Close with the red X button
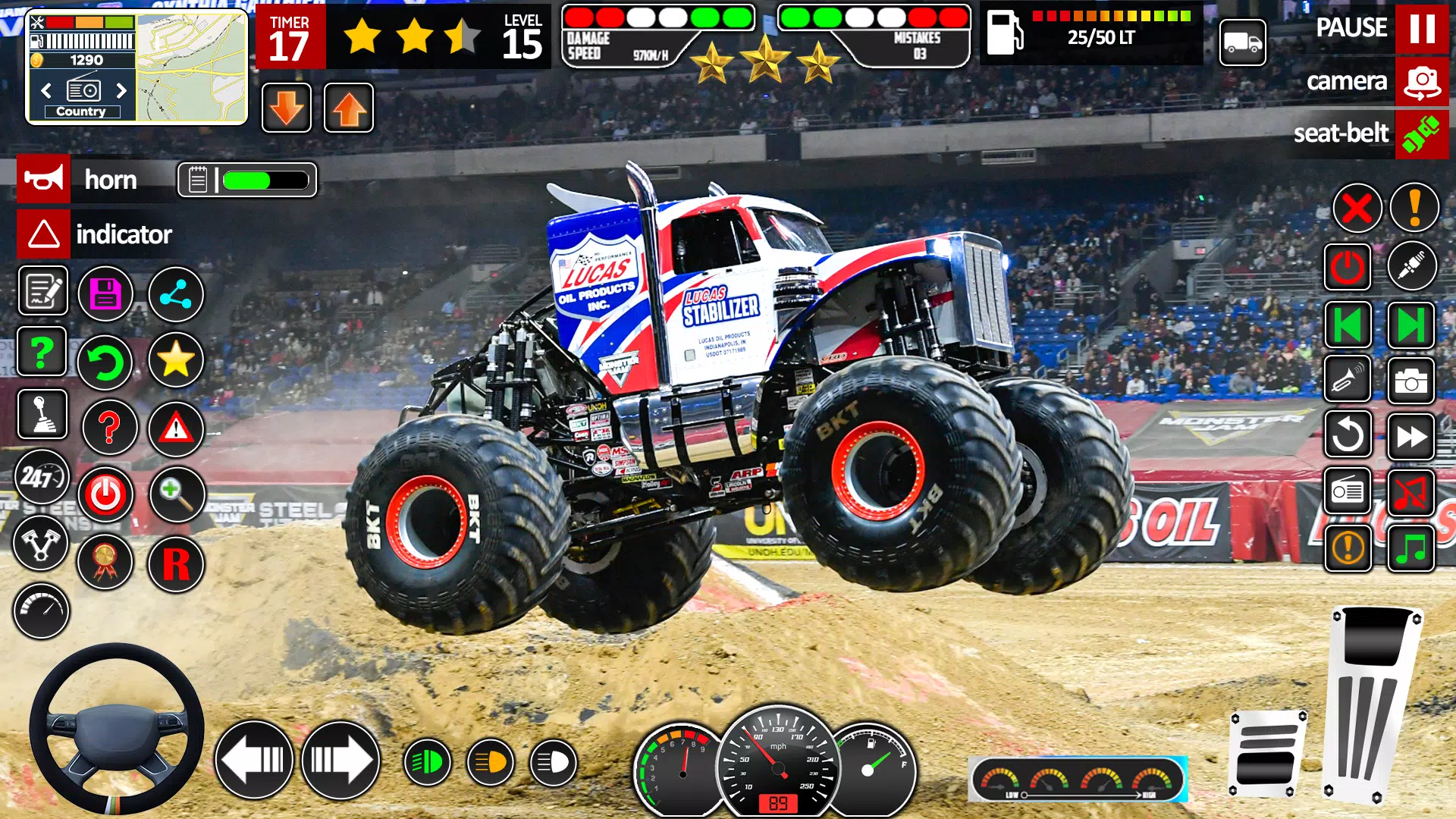 [1357, 209]
